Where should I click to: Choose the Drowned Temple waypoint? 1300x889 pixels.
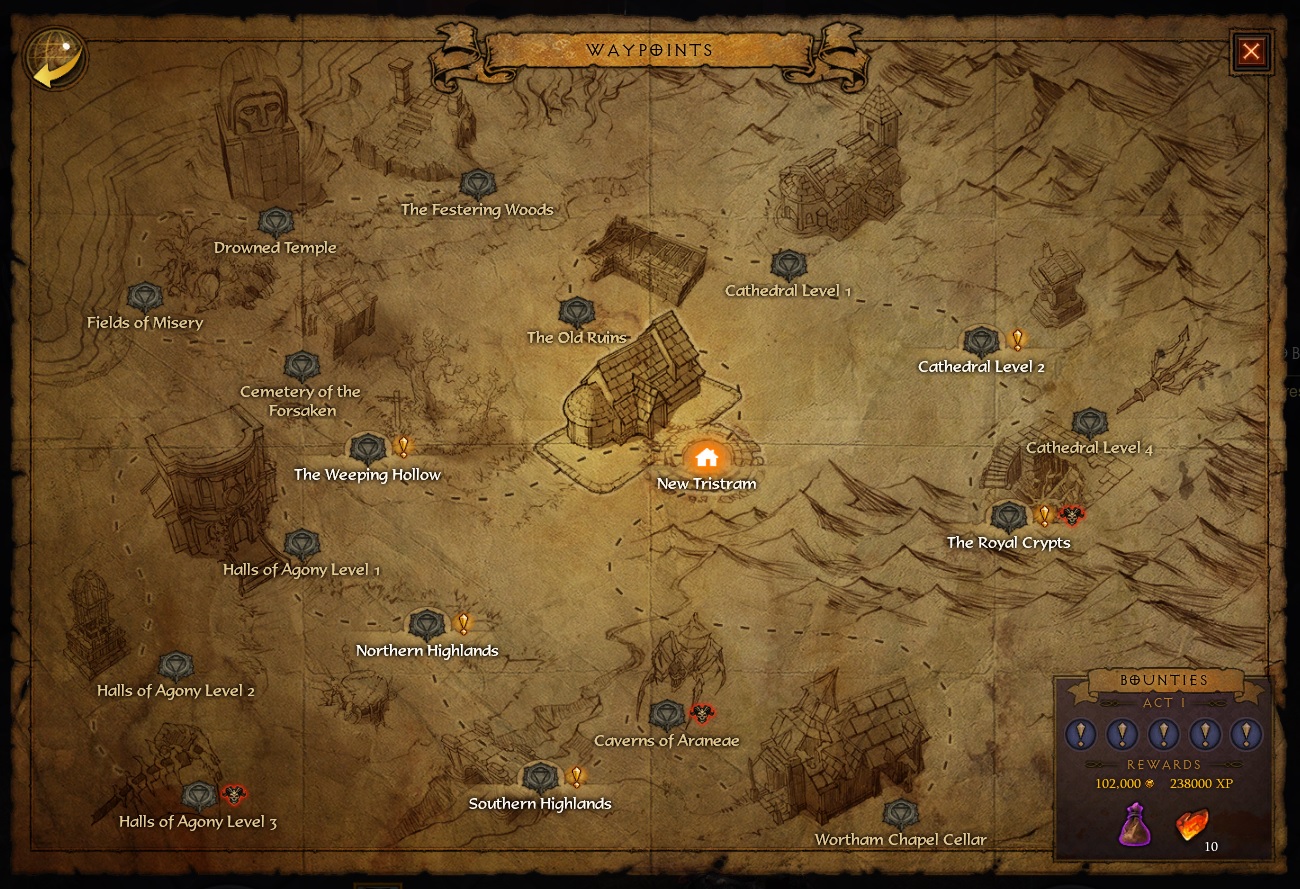pos(275,223)
